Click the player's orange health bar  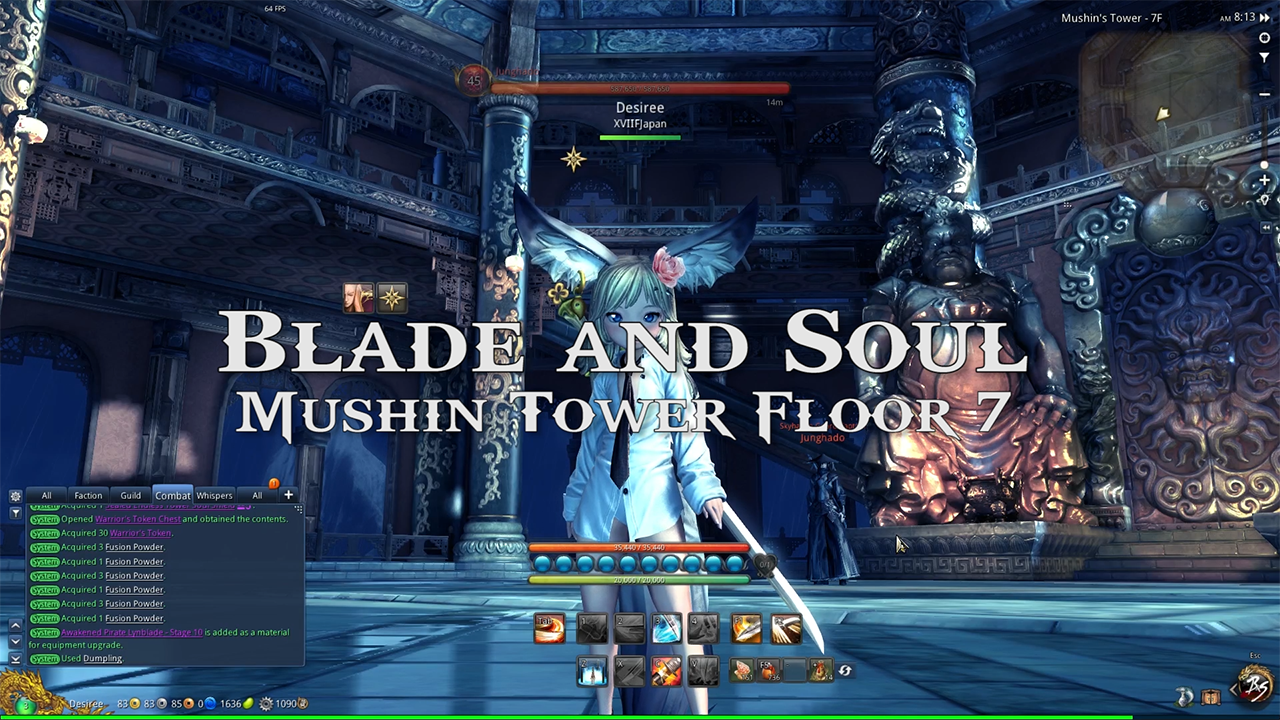pos(640,547)
